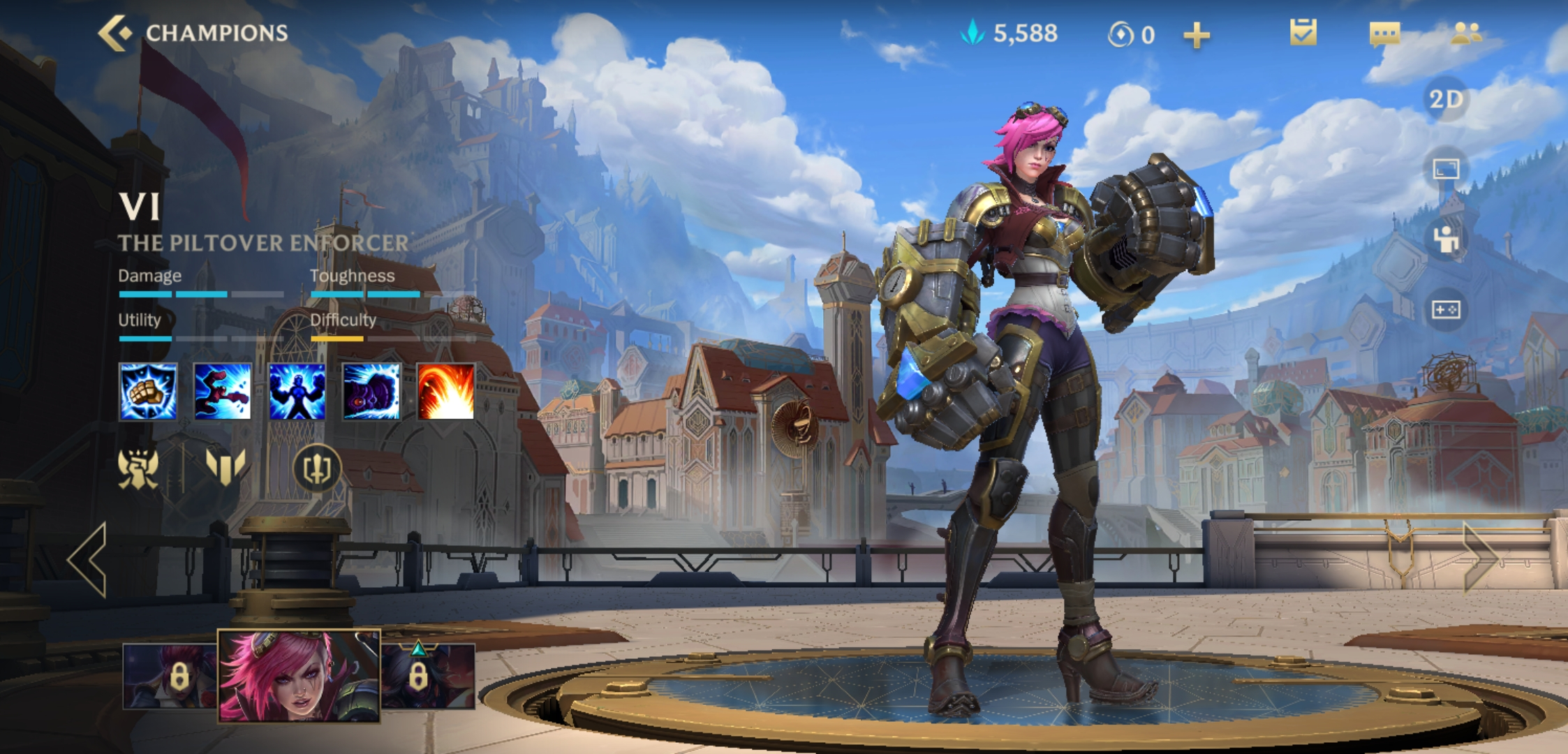Show the previous champion with left arrow
Viewport: 1568px width, 754px height.
pyautogui.click(x=89, y=559)
